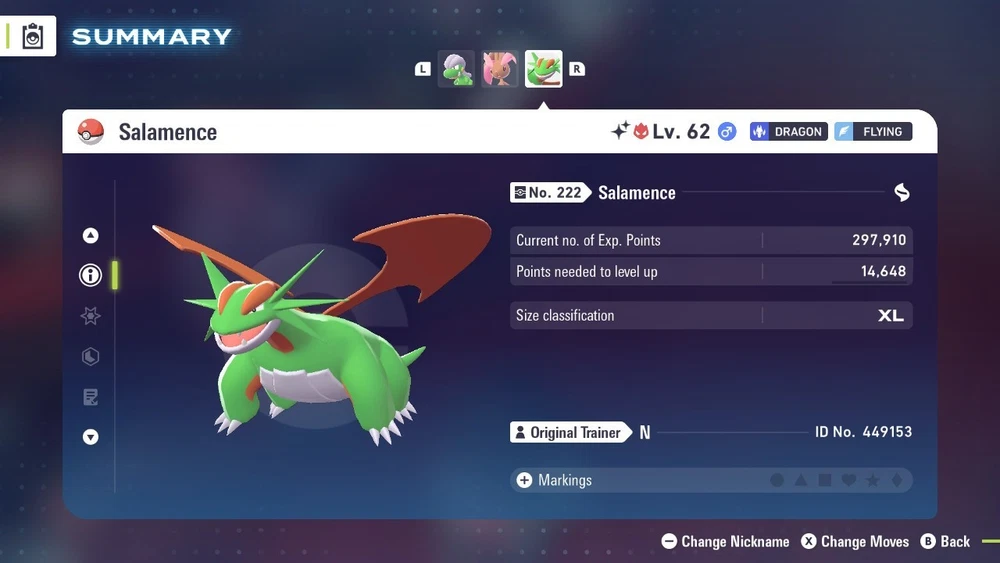Open the info summary page tab

(91, 275)
